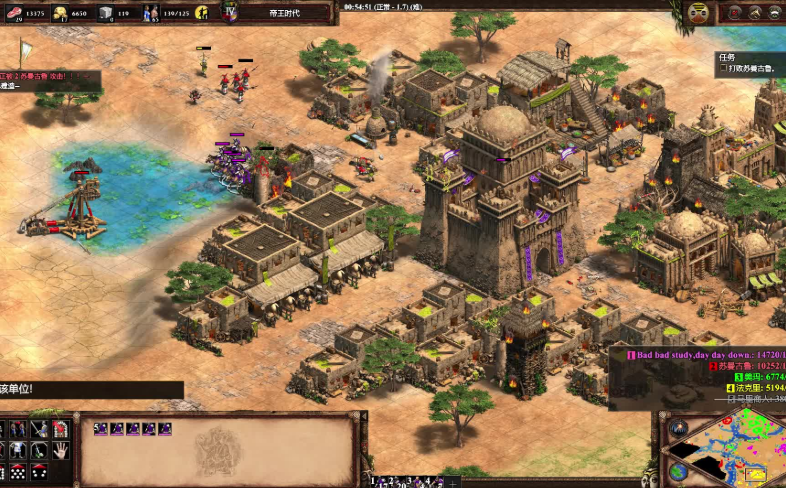Click the narrow box formation command
Screen dimensions: 786x488
click(38, 472)
